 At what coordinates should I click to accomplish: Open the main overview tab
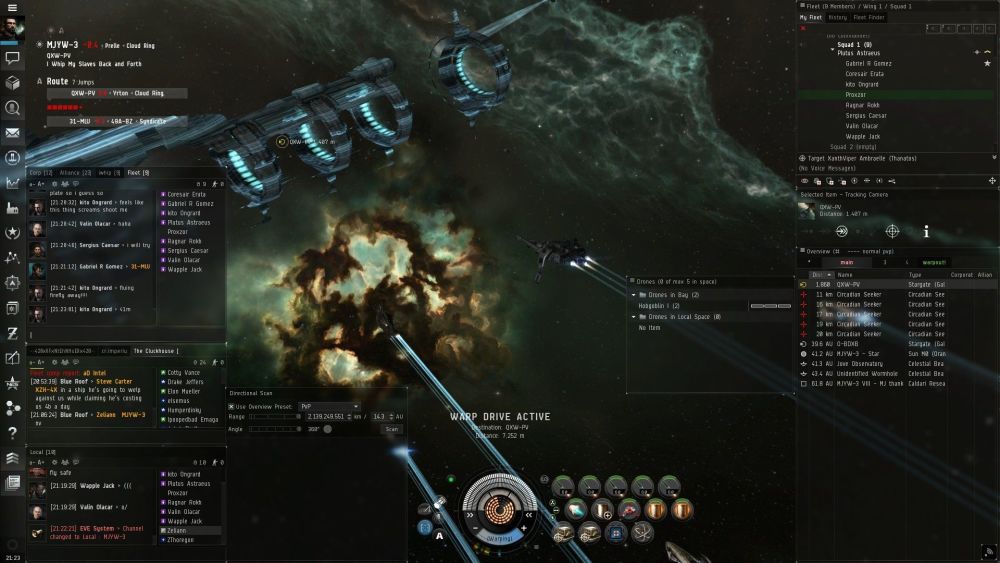pyautogui.click(x=846, y=262)
